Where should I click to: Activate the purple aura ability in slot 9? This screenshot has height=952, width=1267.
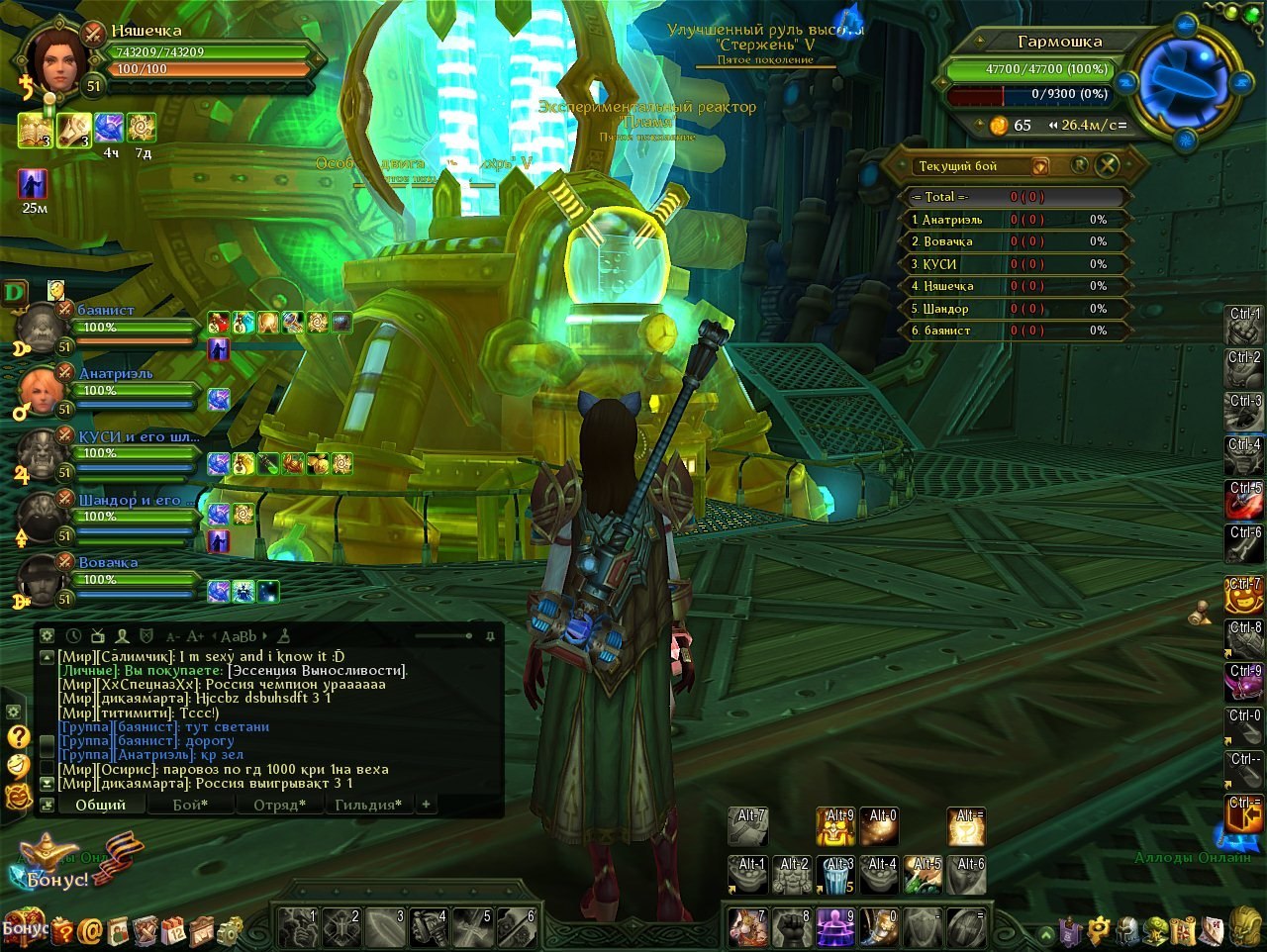tap(836, 928)
